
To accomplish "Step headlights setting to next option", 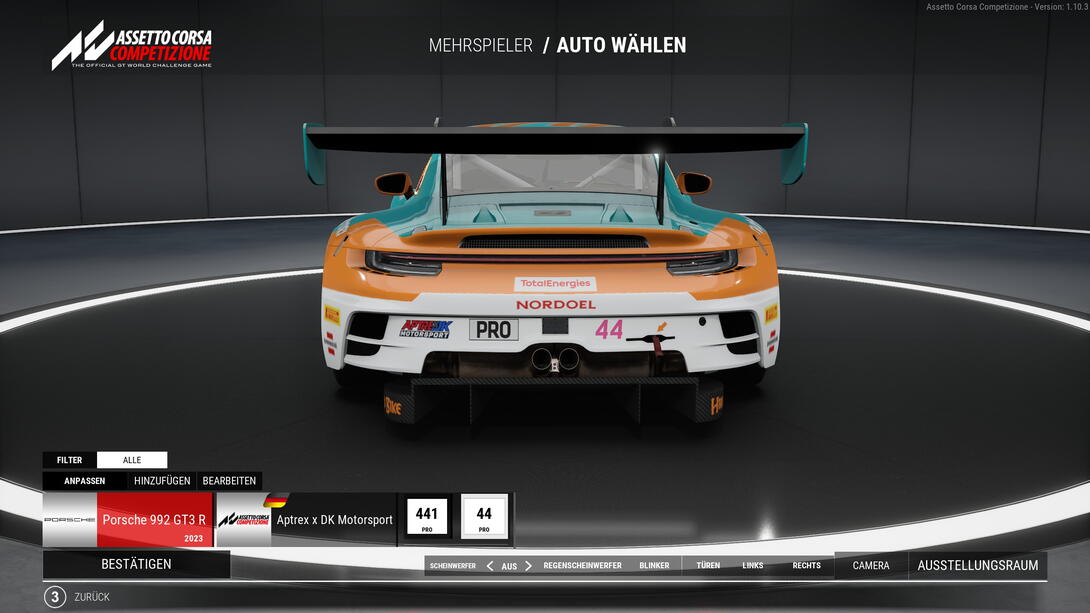I will [x=529, y=566].
